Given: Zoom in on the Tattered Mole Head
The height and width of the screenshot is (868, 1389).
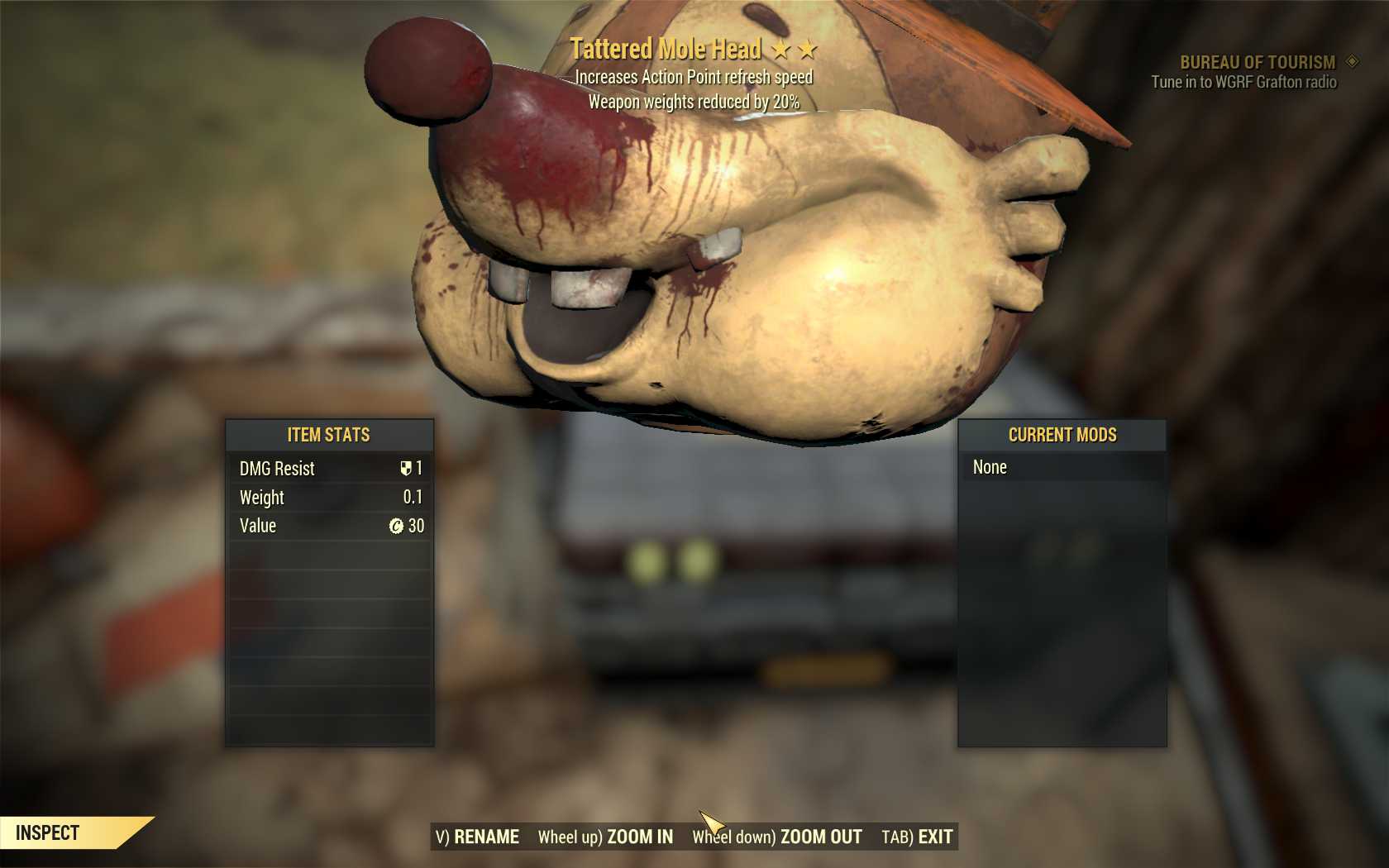Looking at the screenshot, I should coord(605,837).
